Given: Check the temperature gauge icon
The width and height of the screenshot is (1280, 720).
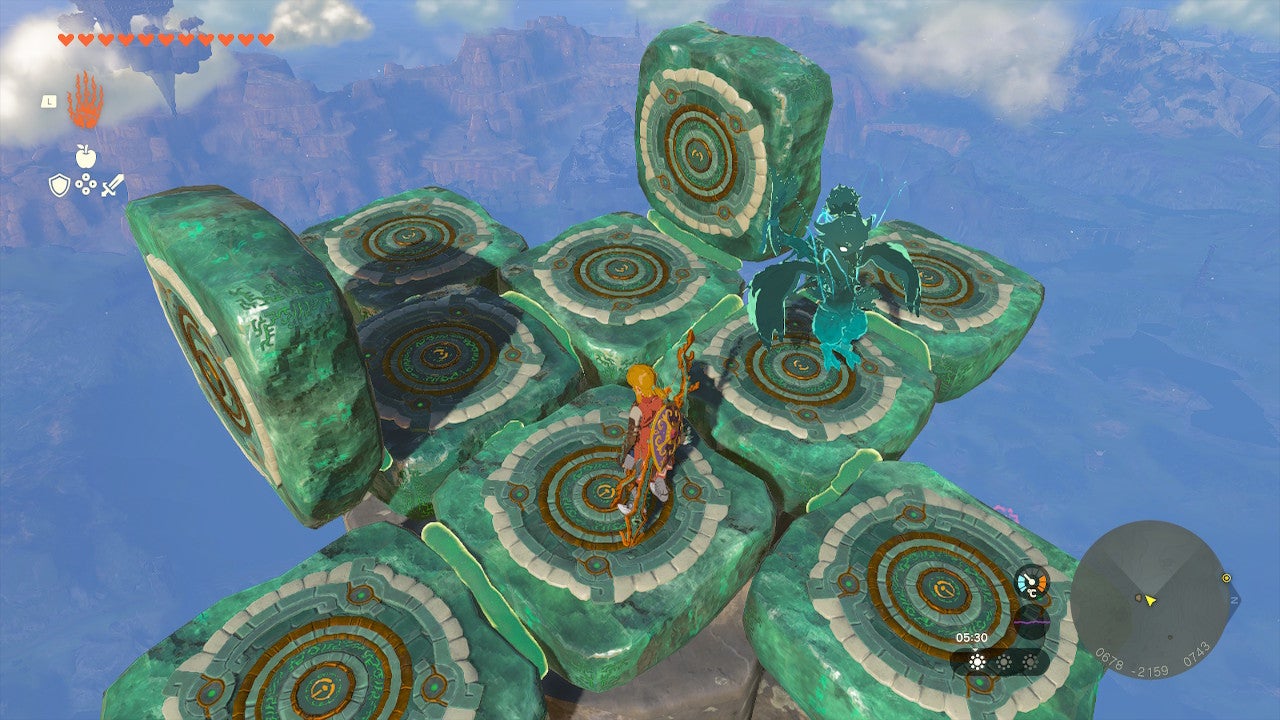Looking at the screenshot, I should (x=1031, y=583).
